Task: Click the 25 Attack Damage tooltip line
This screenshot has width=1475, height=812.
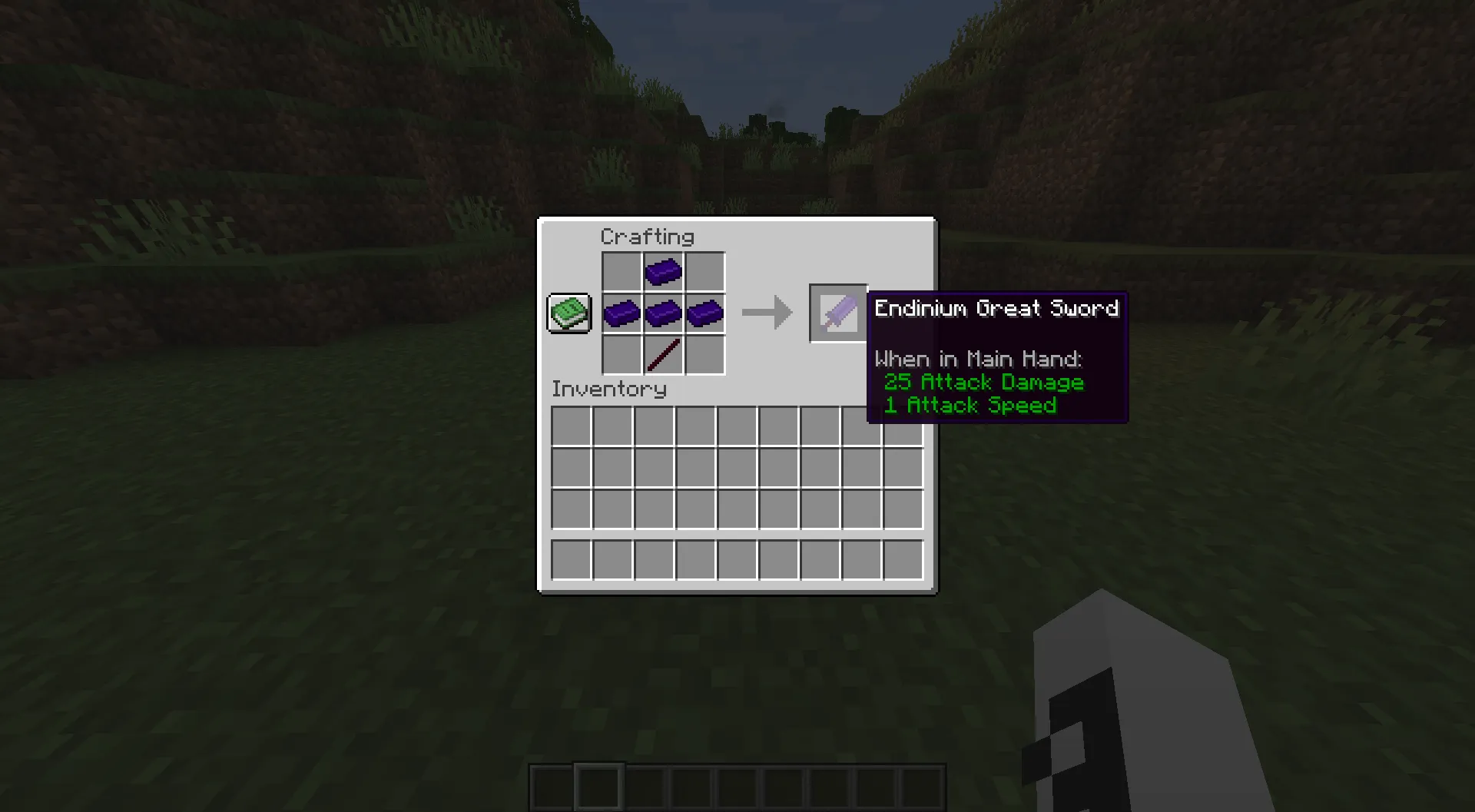Action: pos(984,382)
